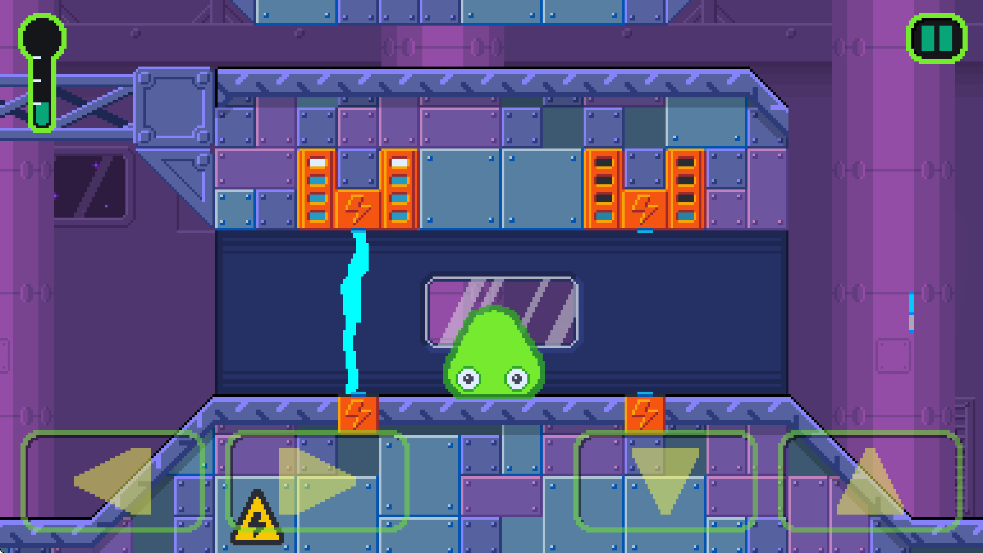Pause the game with the pause button
Viewport: 983px width, 553px height.
tap(937, 39)
